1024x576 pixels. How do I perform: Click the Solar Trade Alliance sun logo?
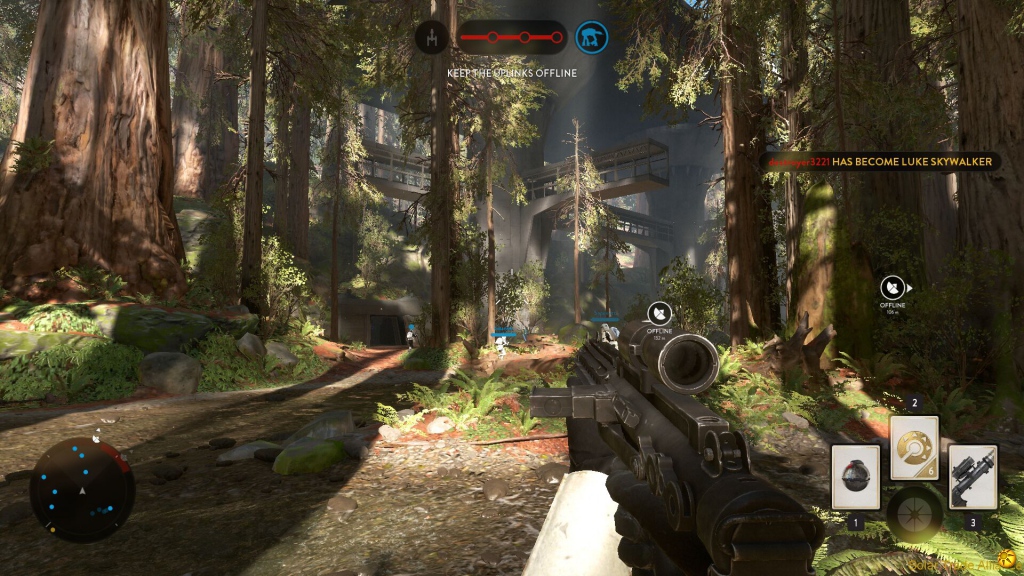[x=1010, y=563]
